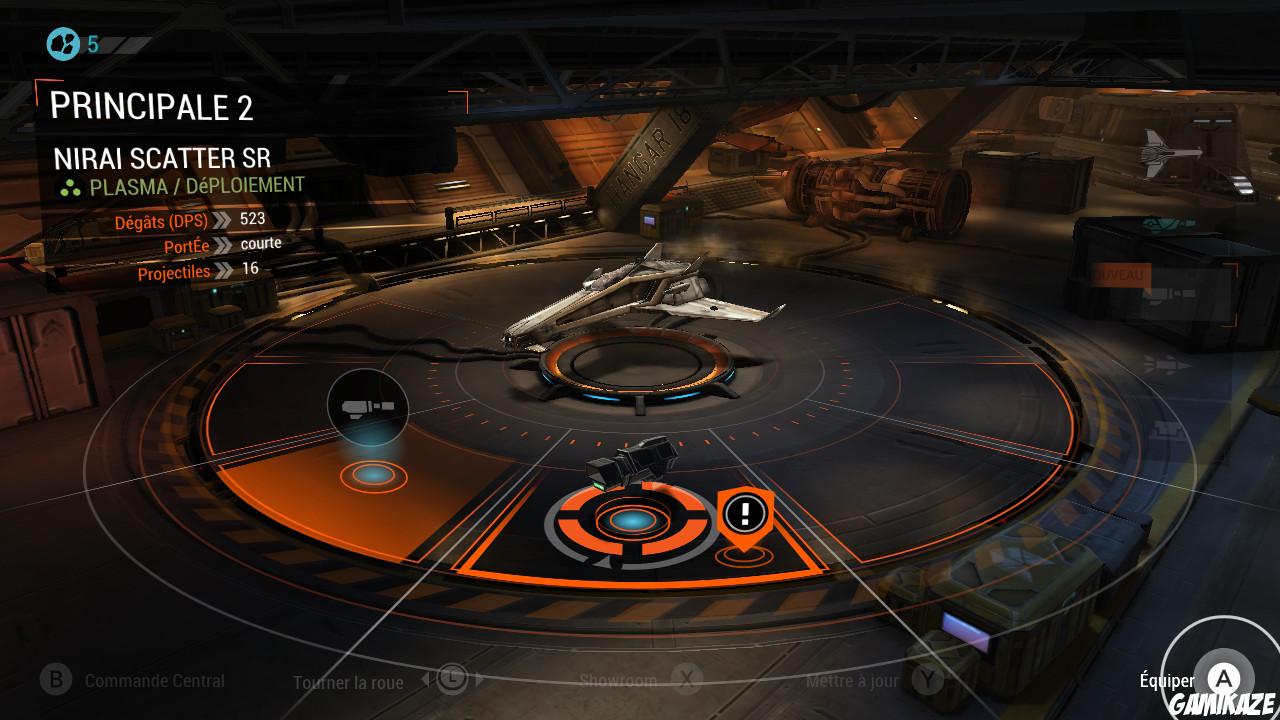Open the orange exclamation alert marker
This screenshot has width=1280, height=720.
744,515
